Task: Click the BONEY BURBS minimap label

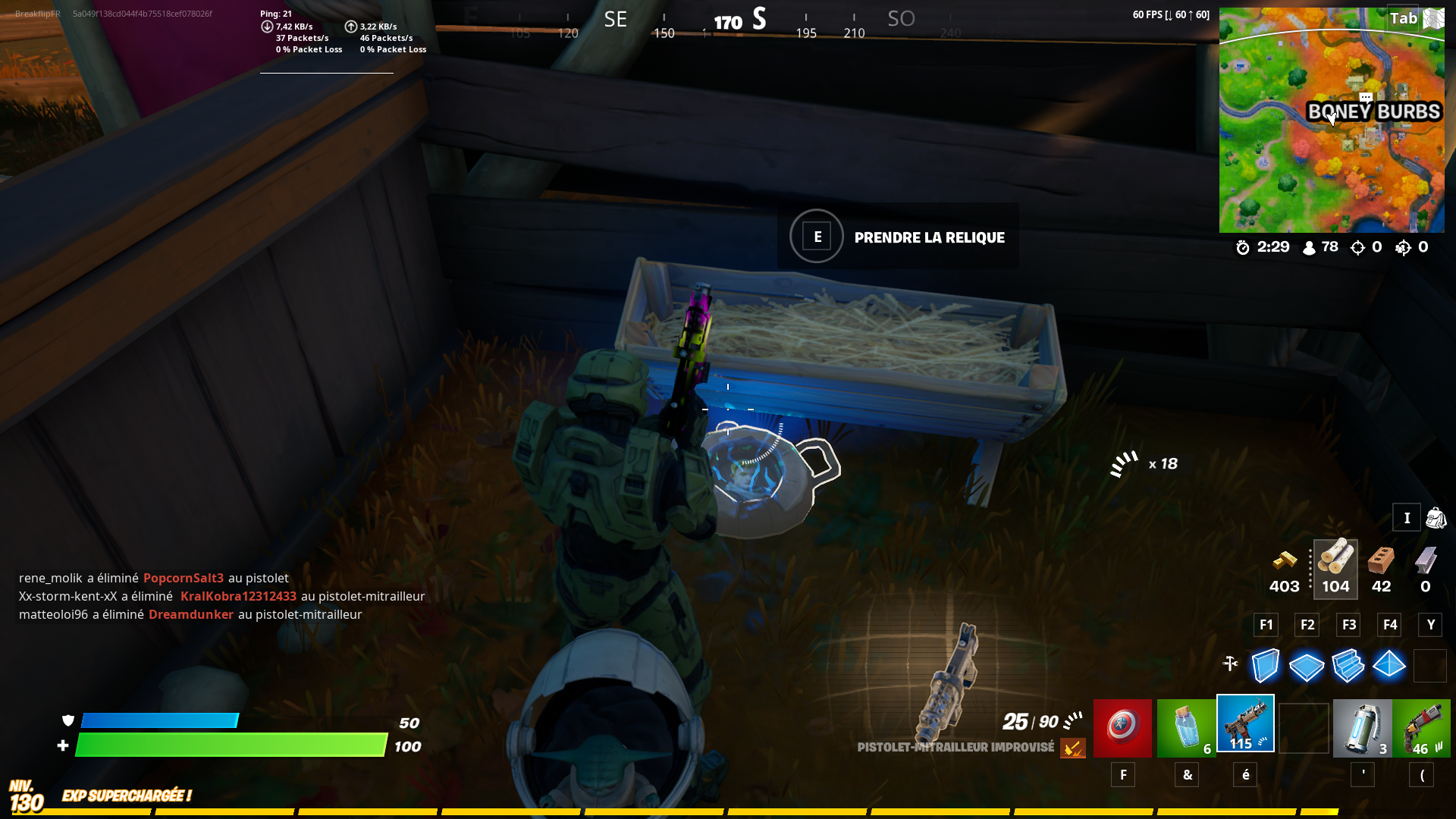Action: click(1373, 111)
